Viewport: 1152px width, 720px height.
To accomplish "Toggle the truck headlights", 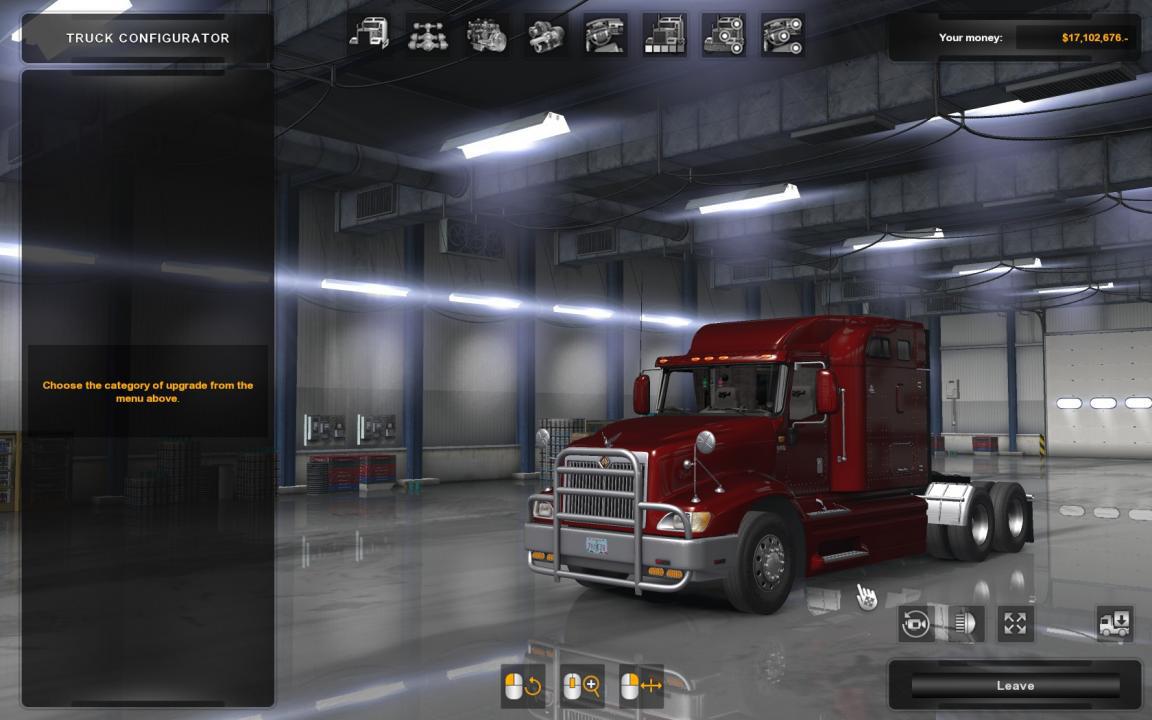I will (965, 624).
